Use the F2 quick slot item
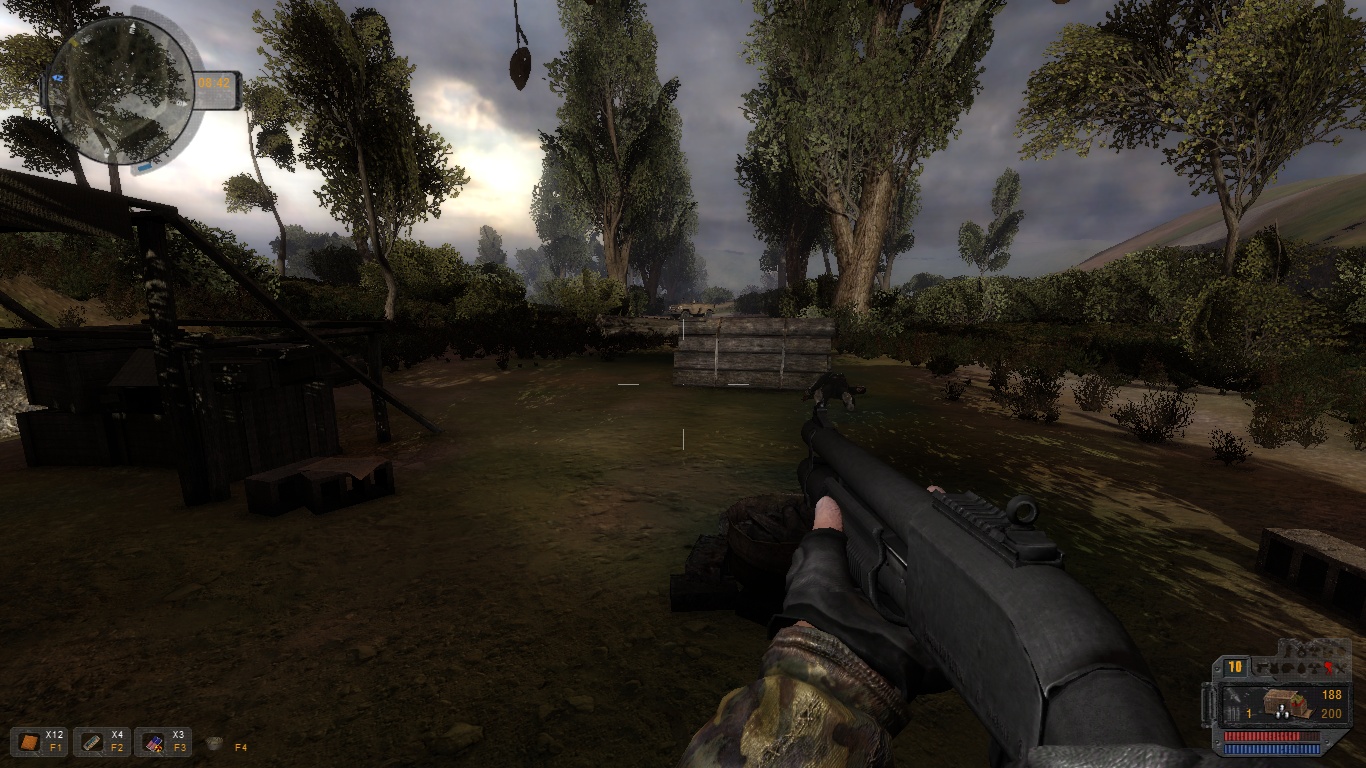The height and width of the screenshot is (768, 1366). click(90, 742)
